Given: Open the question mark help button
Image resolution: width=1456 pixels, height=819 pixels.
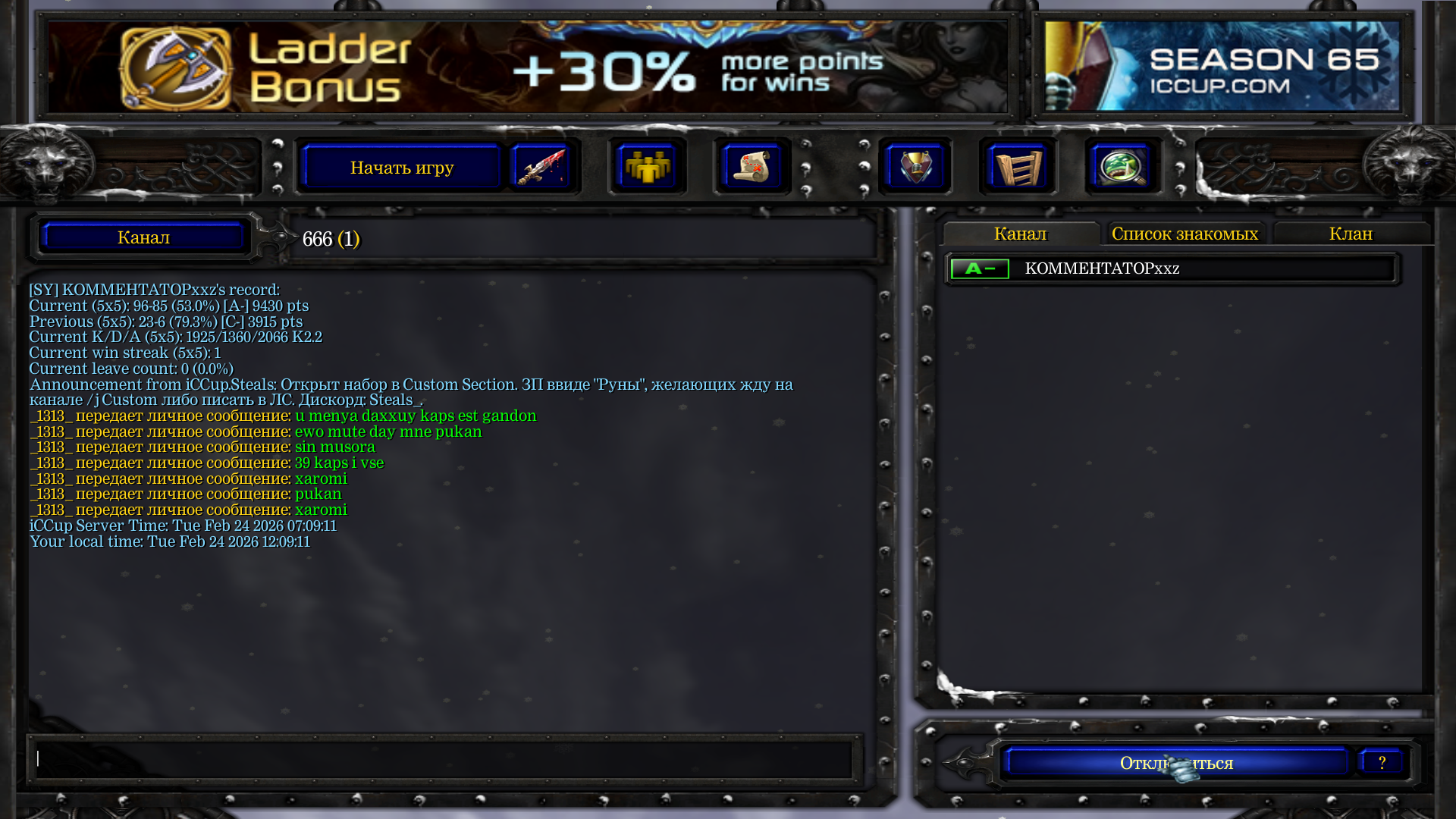Looking at the screenshot, I should coord(1382,763).
